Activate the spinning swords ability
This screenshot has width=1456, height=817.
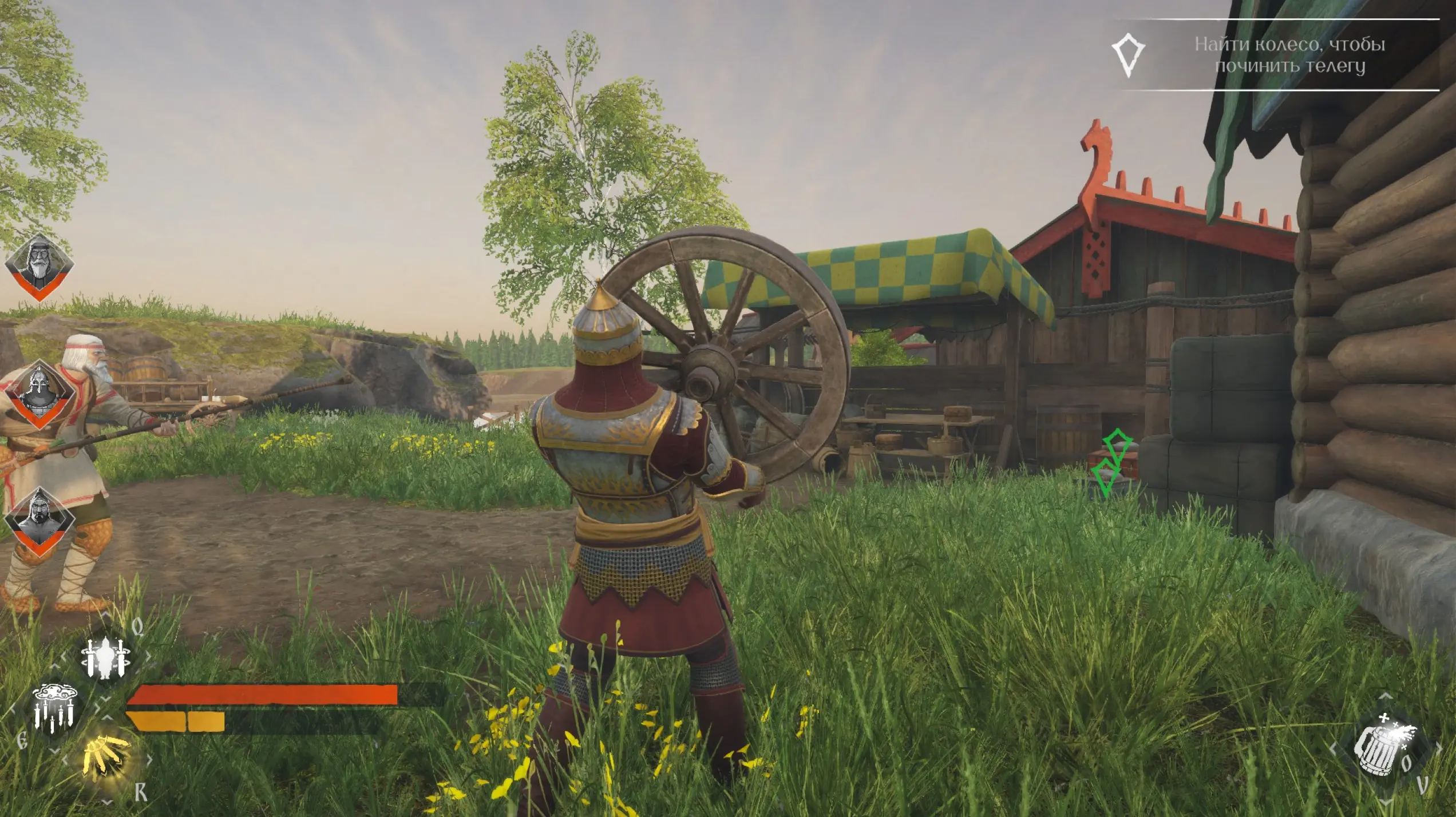pyautogui.click(x=106, y=657)
